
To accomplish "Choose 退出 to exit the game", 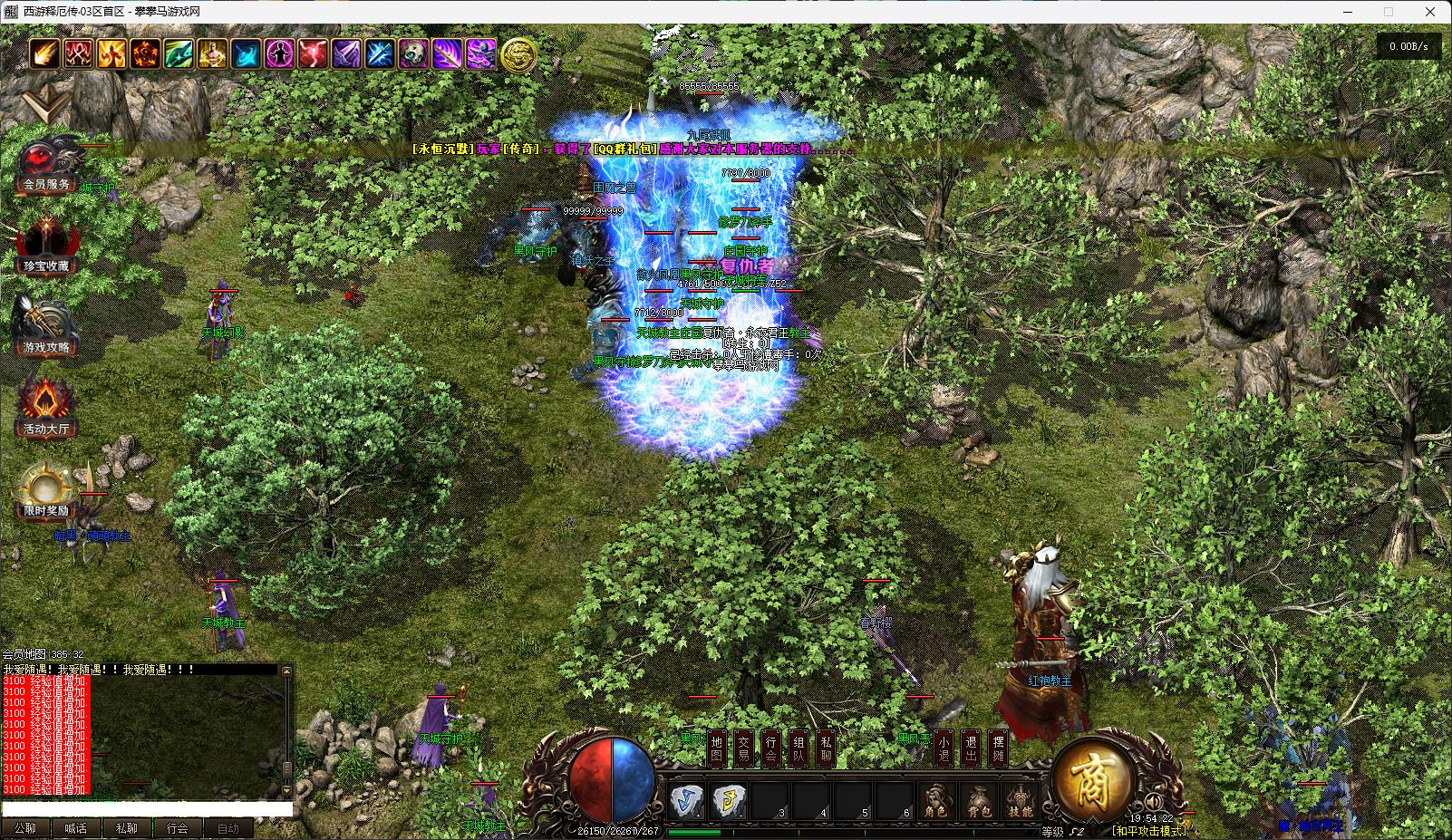I will (971, 748).
